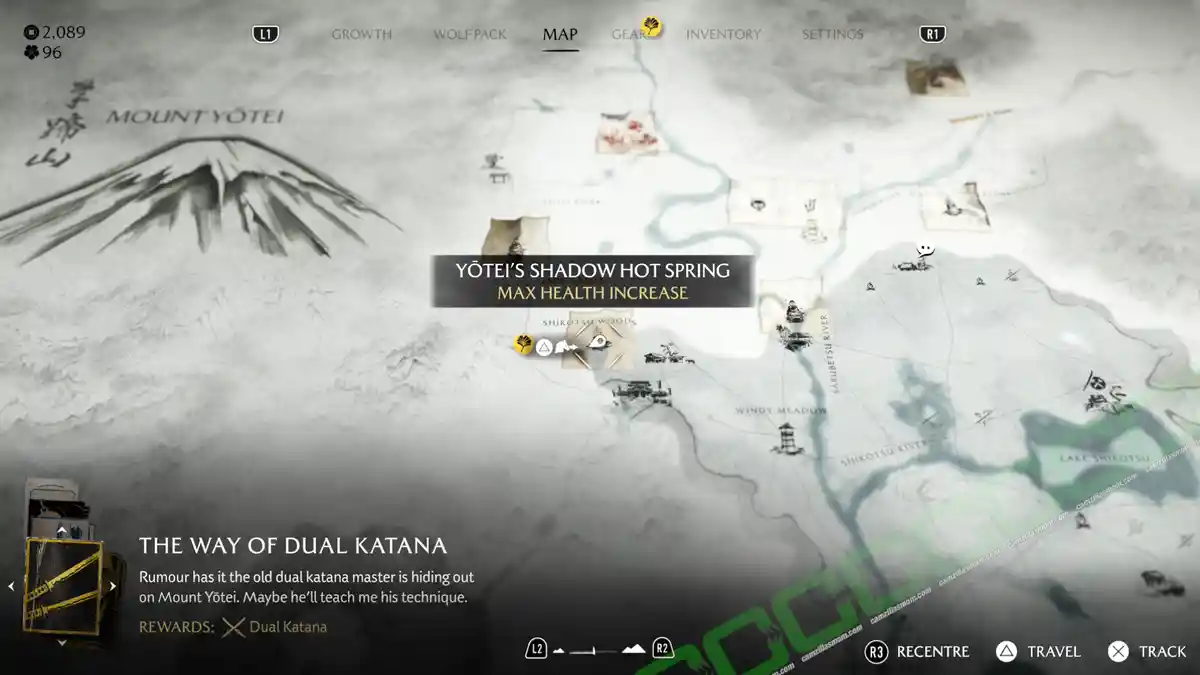Select the Map tab
Image resolution: width=1200 pixels, height=675 pixels.
(x=560, y=35)
